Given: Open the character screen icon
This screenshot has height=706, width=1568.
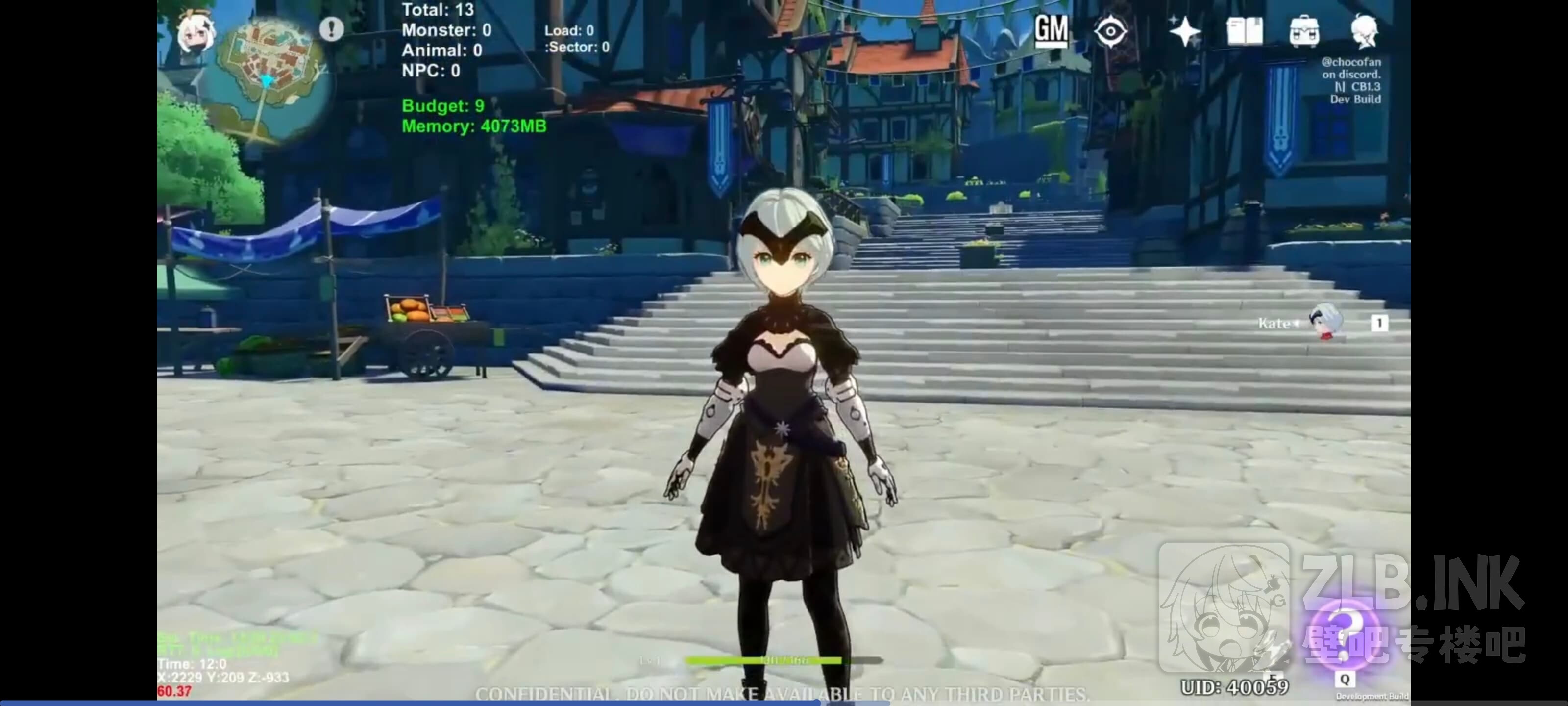Looking at the screenshot, I should click(x=1364, y=31).
